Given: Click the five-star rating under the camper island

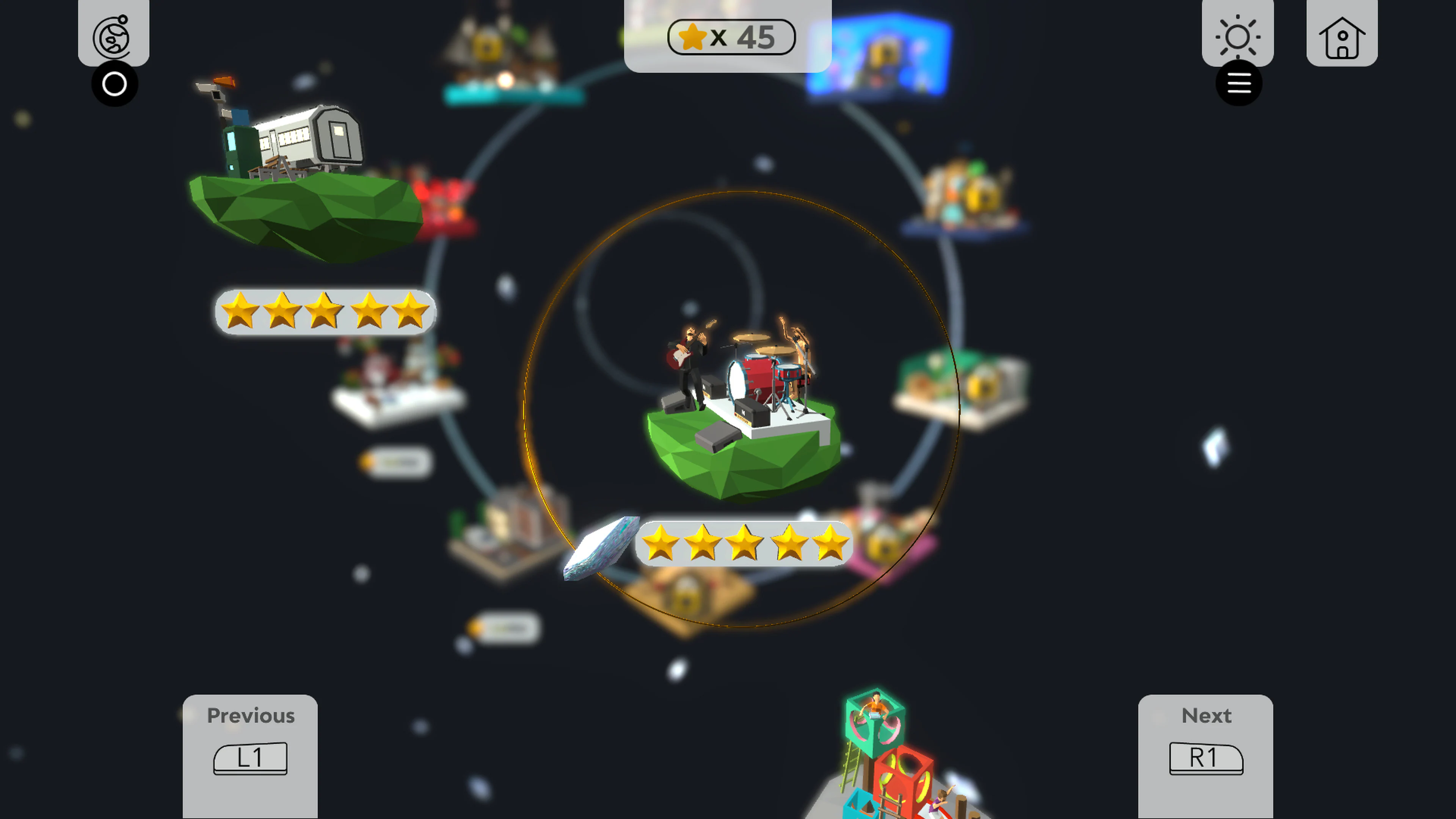Looking at the screenshot, I should pos(325,311).
